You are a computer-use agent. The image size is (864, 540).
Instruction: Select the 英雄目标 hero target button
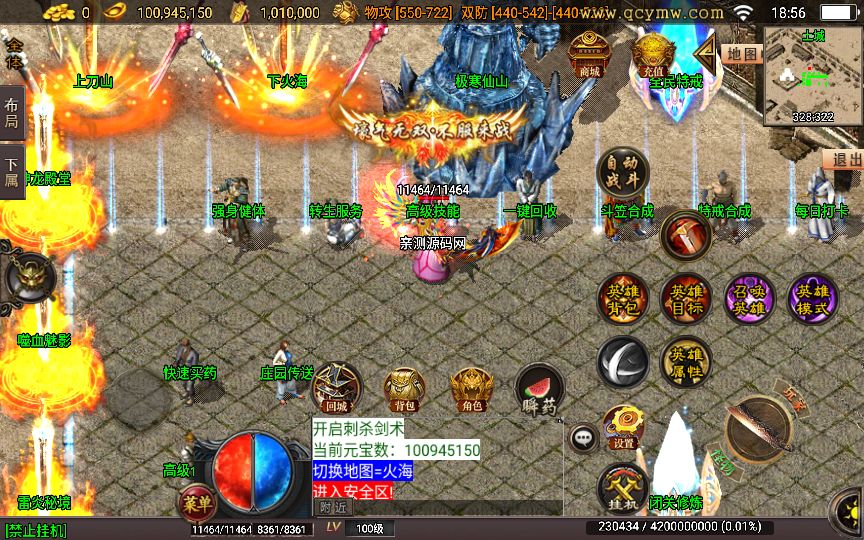[686, 299]
